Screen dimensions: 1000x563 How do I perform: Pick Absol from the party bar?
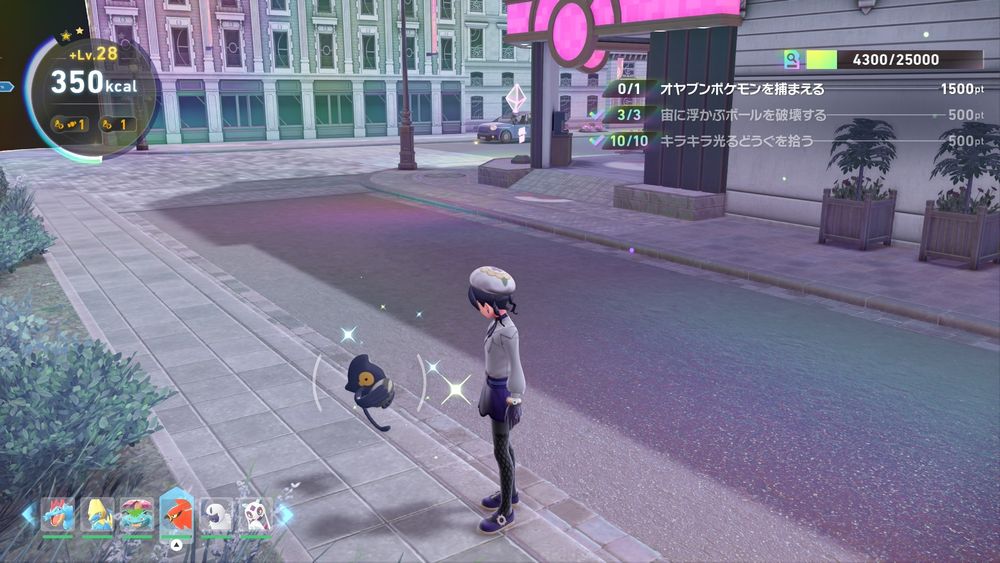pos(216,515)
